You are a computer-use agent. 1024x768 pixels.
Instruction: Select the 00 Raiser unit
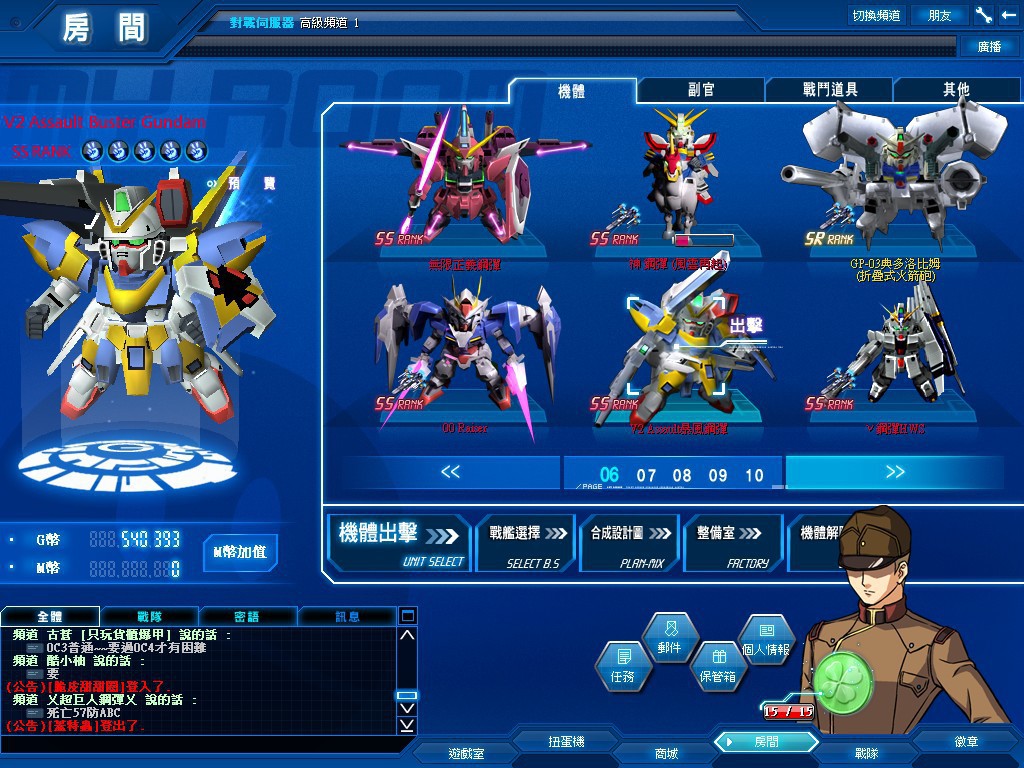click(463, 355)
